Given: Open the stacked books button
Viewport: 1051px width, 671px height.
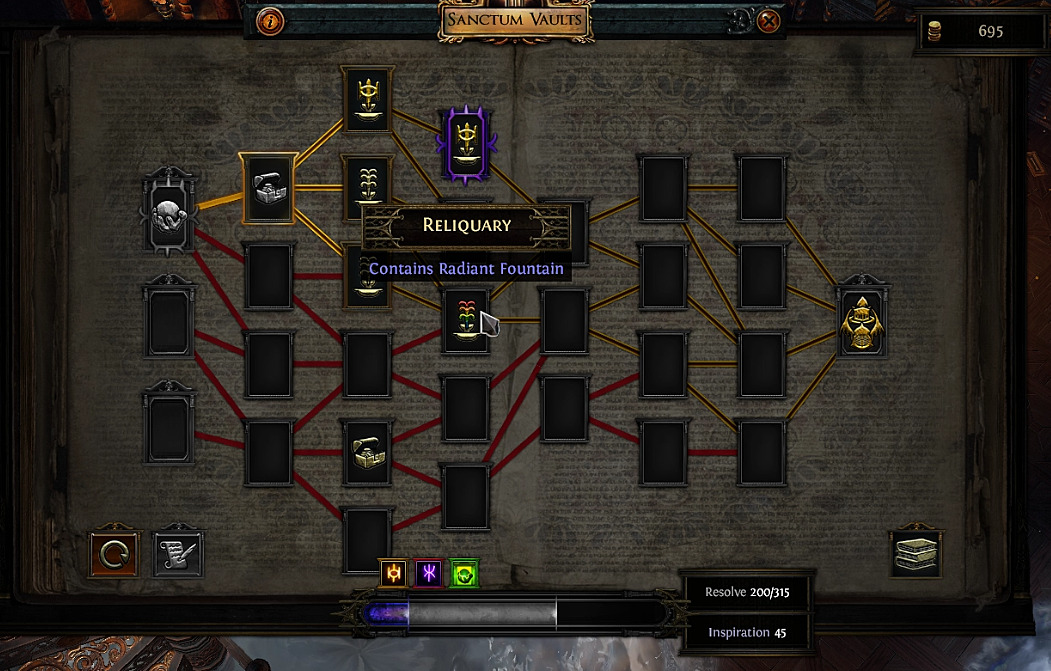Looking at the screenshot, I should coord(915,553).
